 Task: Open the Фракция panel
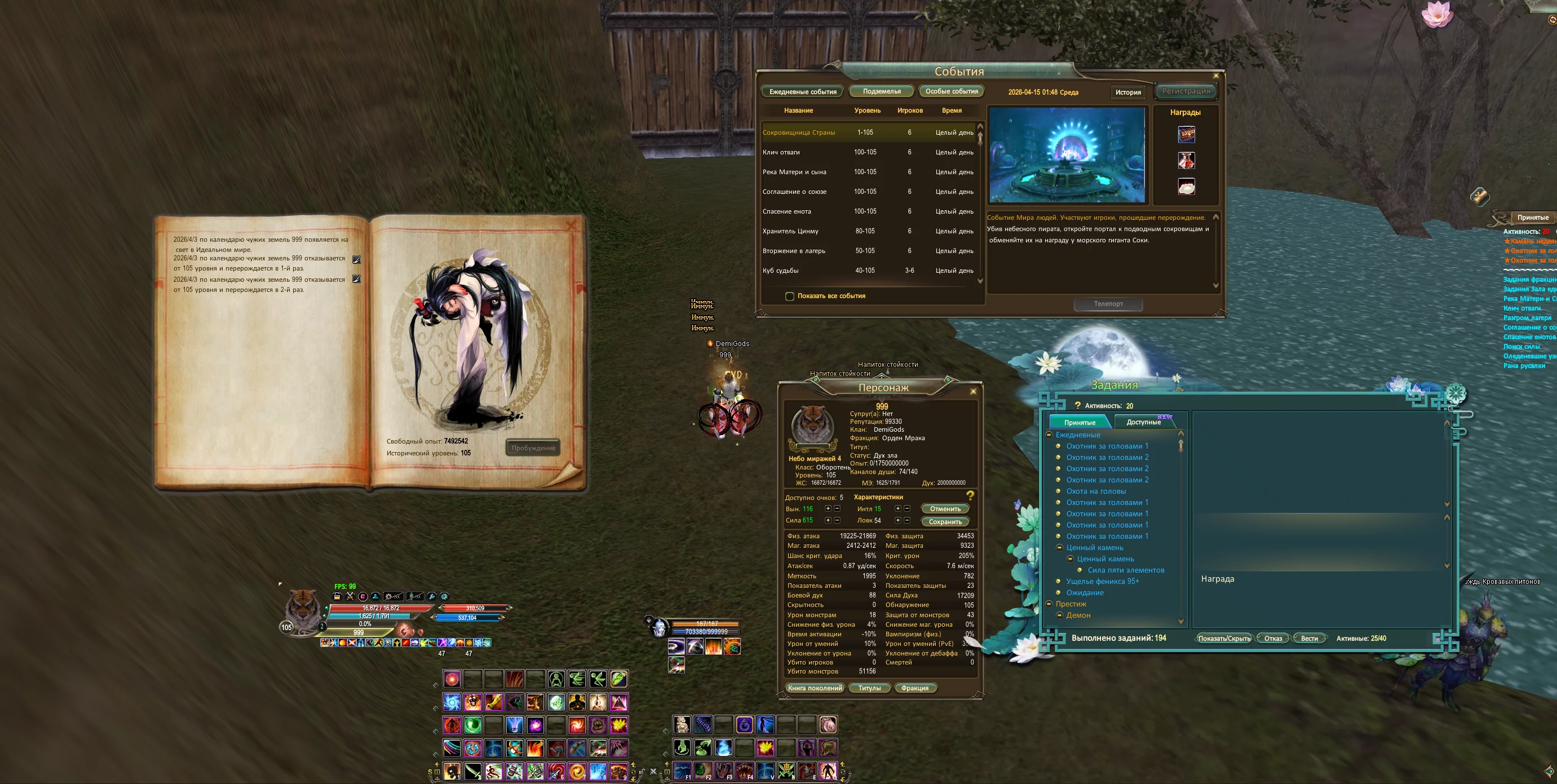coord(914,688)
